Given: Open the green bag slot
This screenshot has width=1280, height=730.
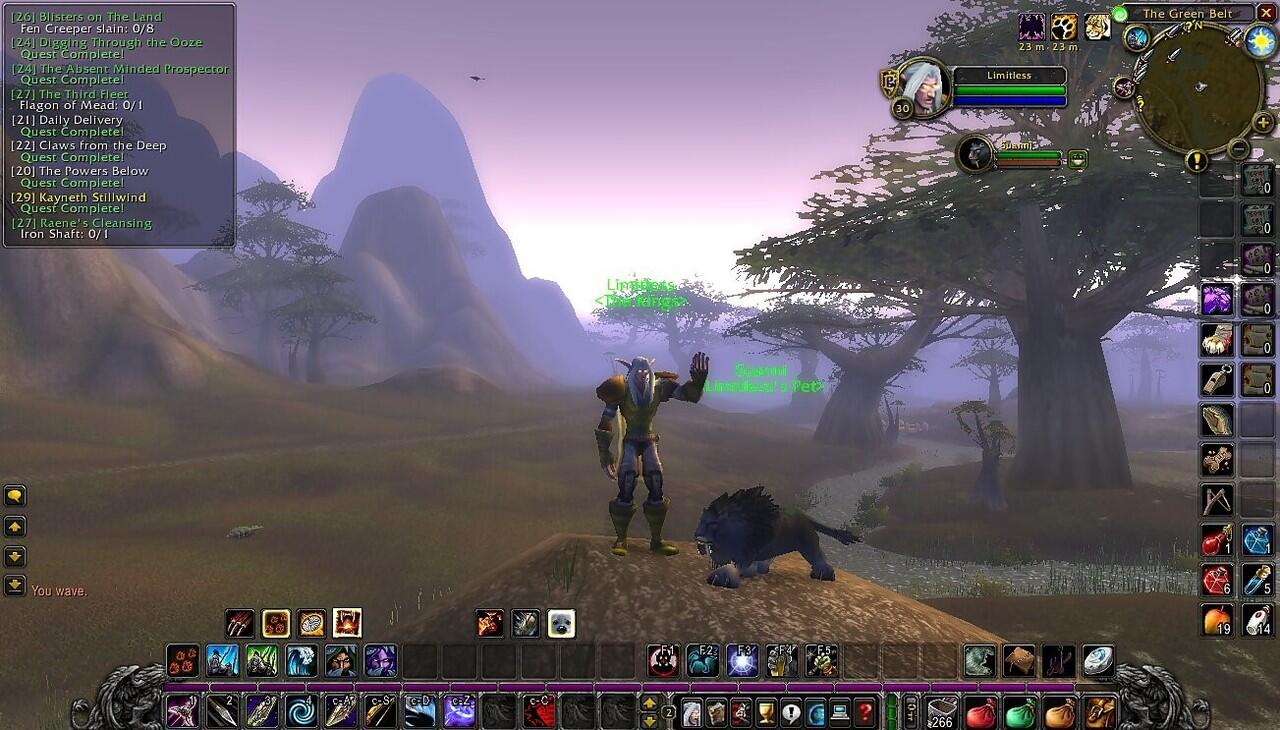Looking at the screenshot, I should coord(1019,712).
